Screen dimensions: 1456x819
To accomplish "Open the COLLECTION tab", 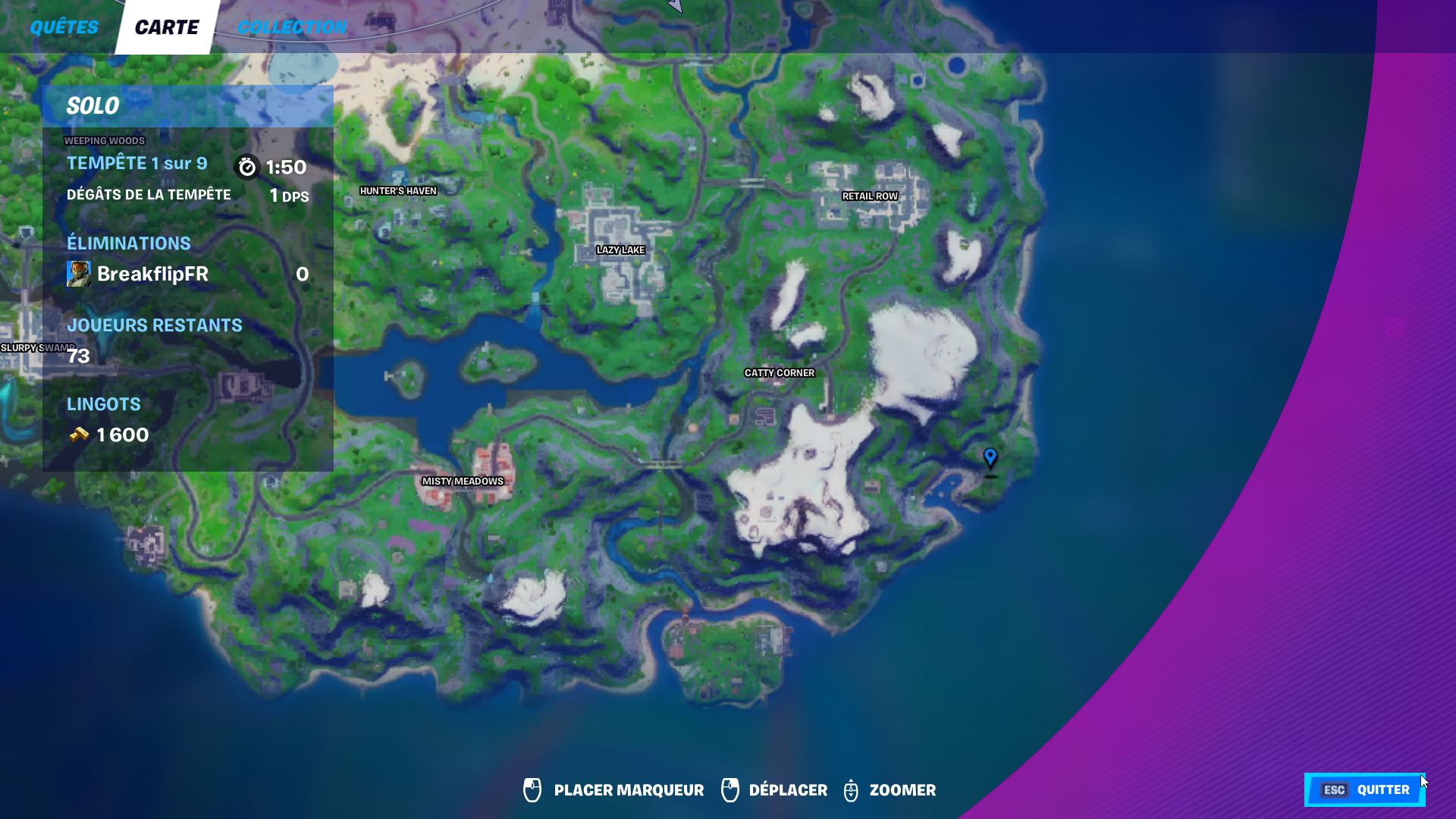I will pos(293,27).
